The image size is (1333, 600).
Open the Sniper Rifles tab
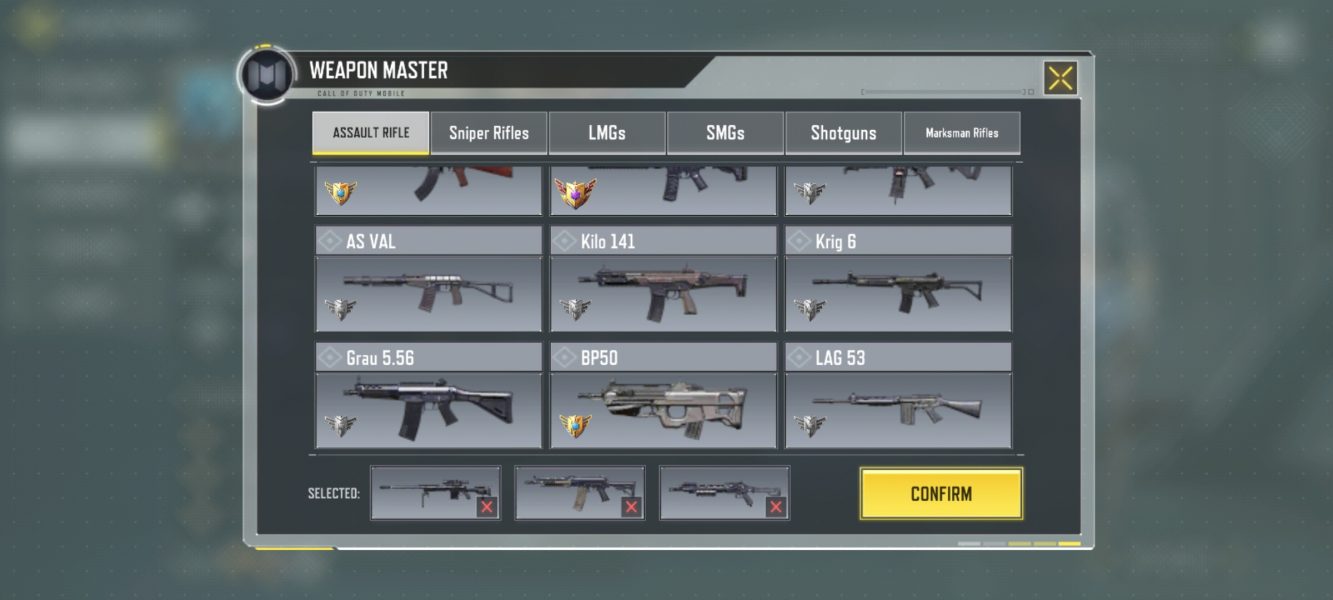tap(489, 133)
